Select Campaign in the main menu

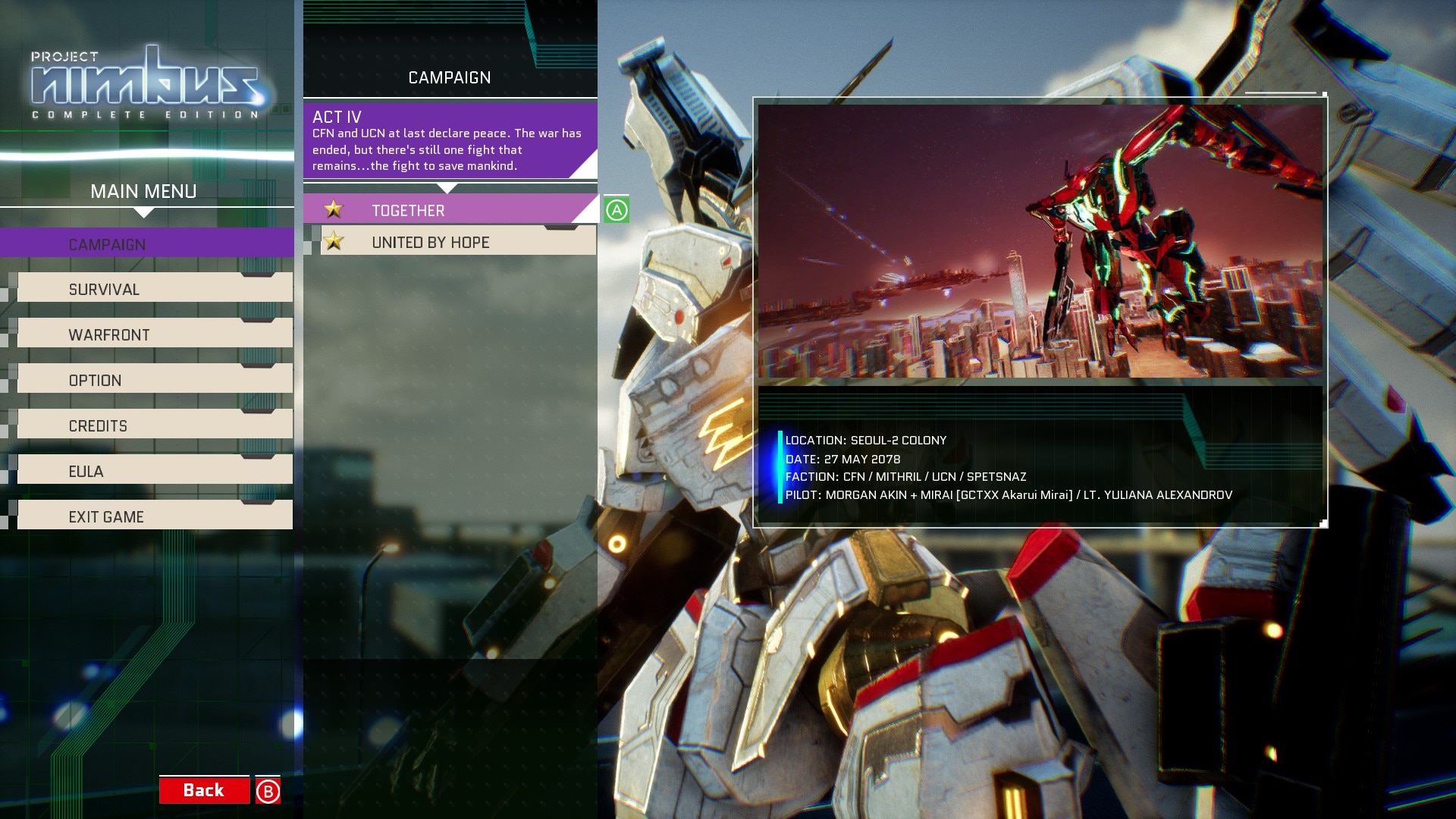(146, 244)
